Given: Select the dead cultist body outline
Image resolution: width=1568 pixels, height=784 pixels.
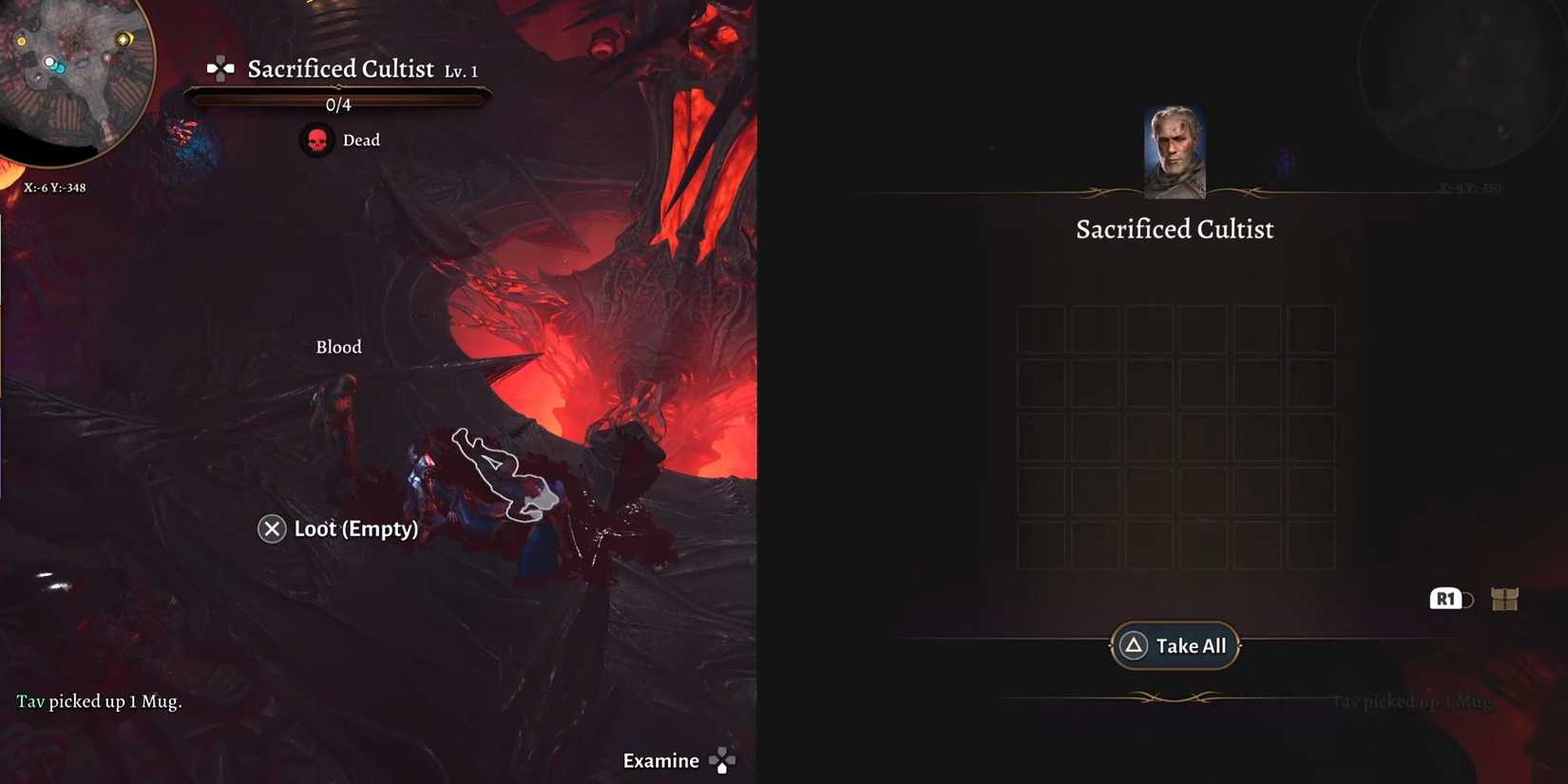Looking at the screenshot, I should coord(499,475).
